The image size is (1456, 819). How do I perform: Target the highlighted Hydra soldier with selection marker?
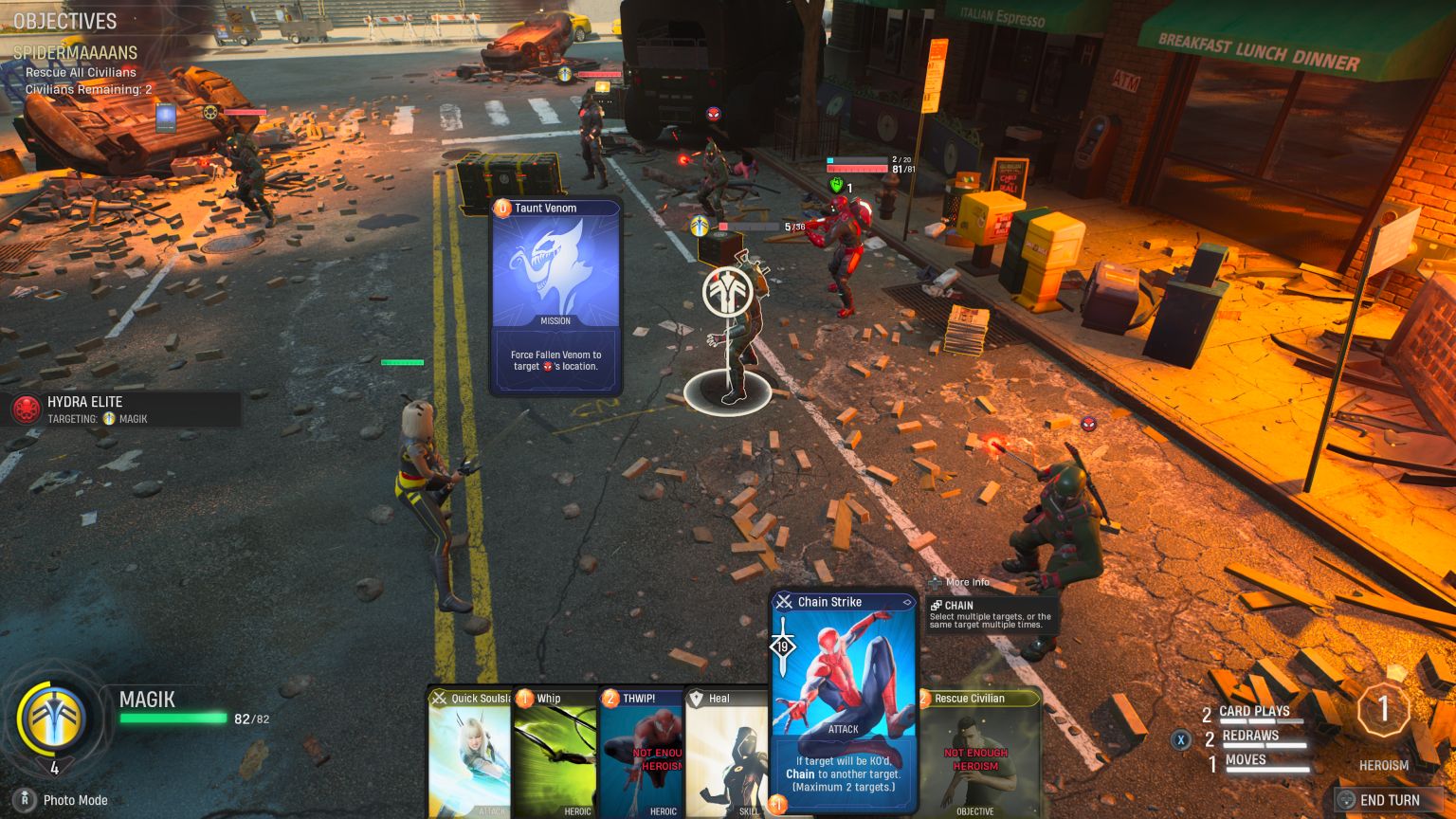coord(728,341)
